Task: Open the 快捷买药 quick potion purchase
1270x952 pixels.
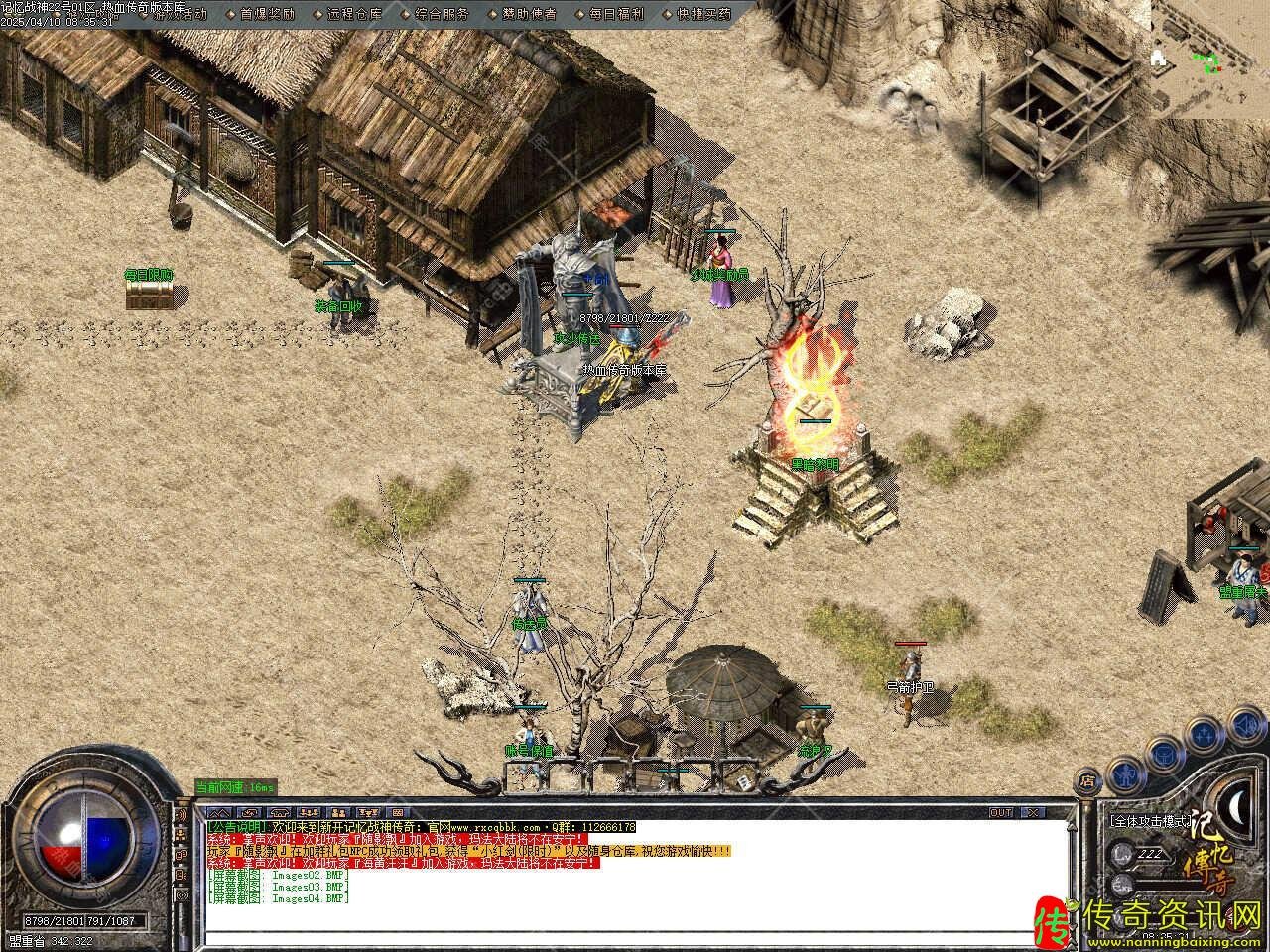Action: [x=702, y=14]
